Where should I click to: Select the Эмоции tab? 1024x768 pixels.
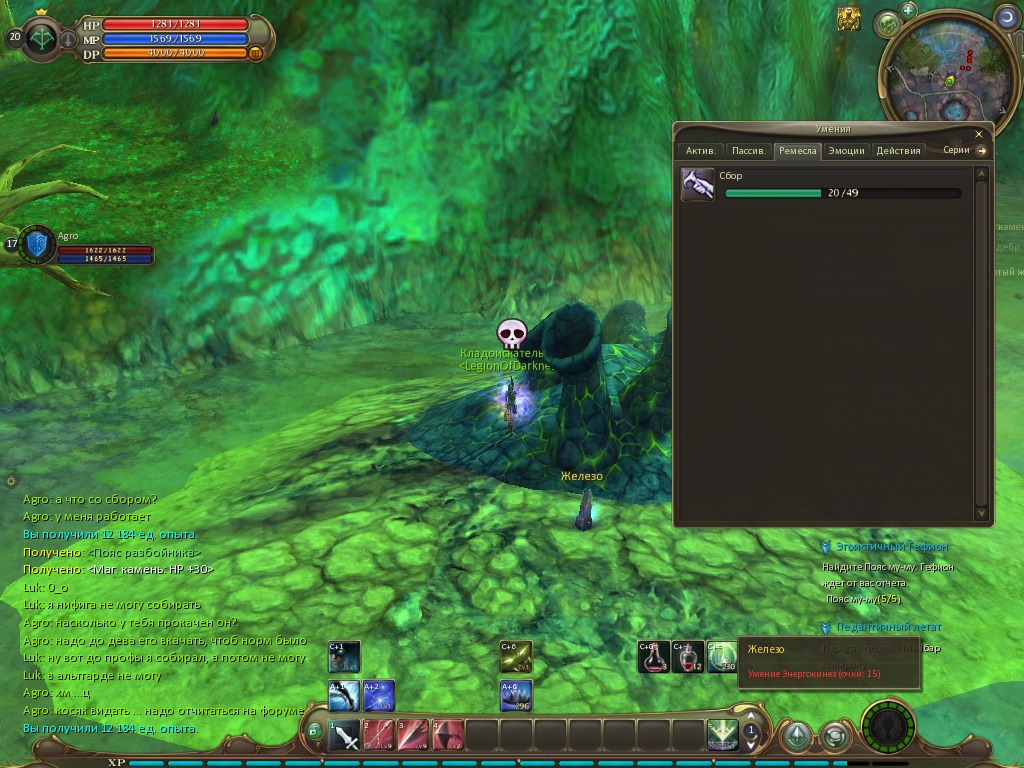coord(846,151)
